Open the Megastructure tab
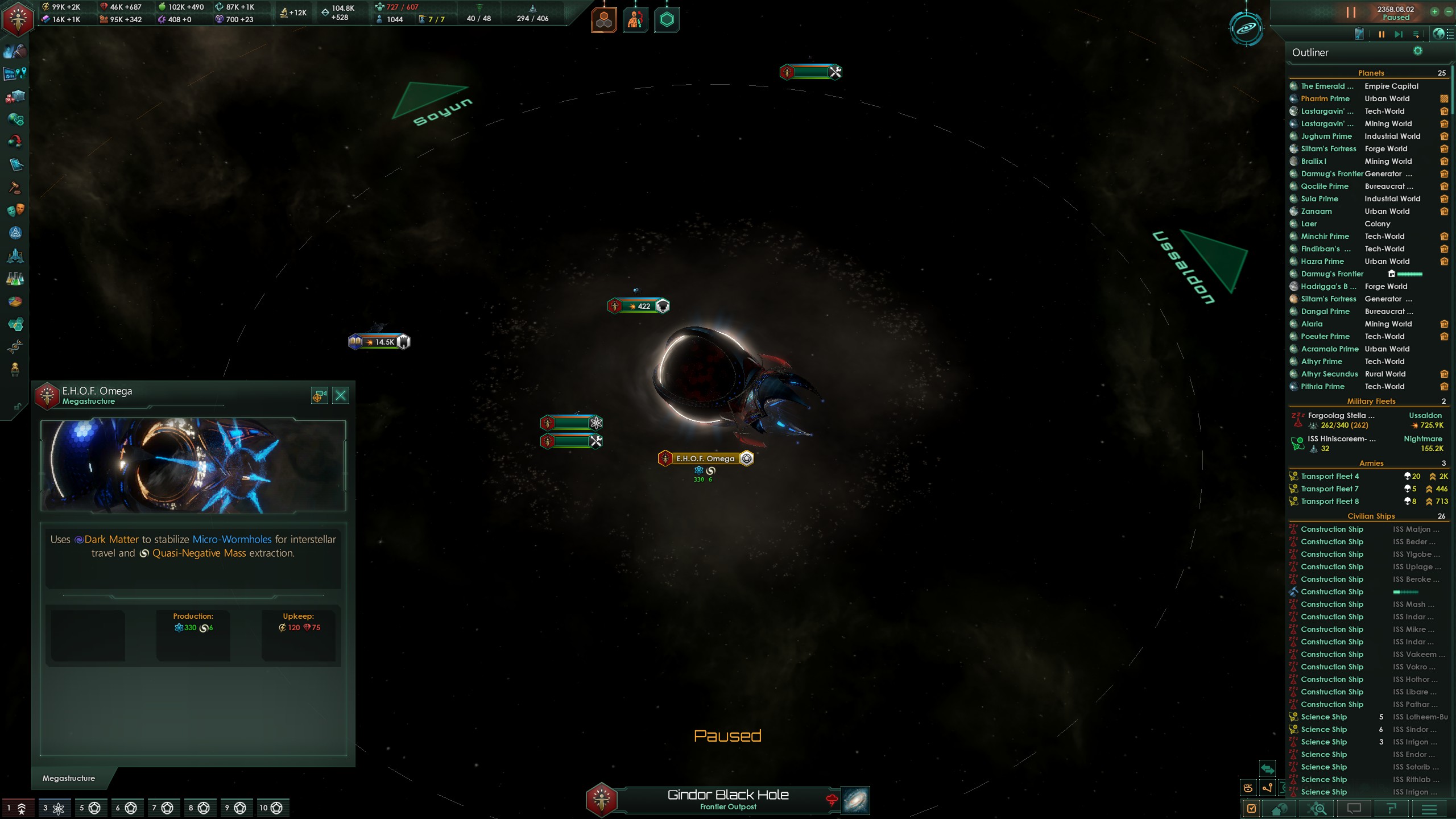 click(x=69, y=778)
